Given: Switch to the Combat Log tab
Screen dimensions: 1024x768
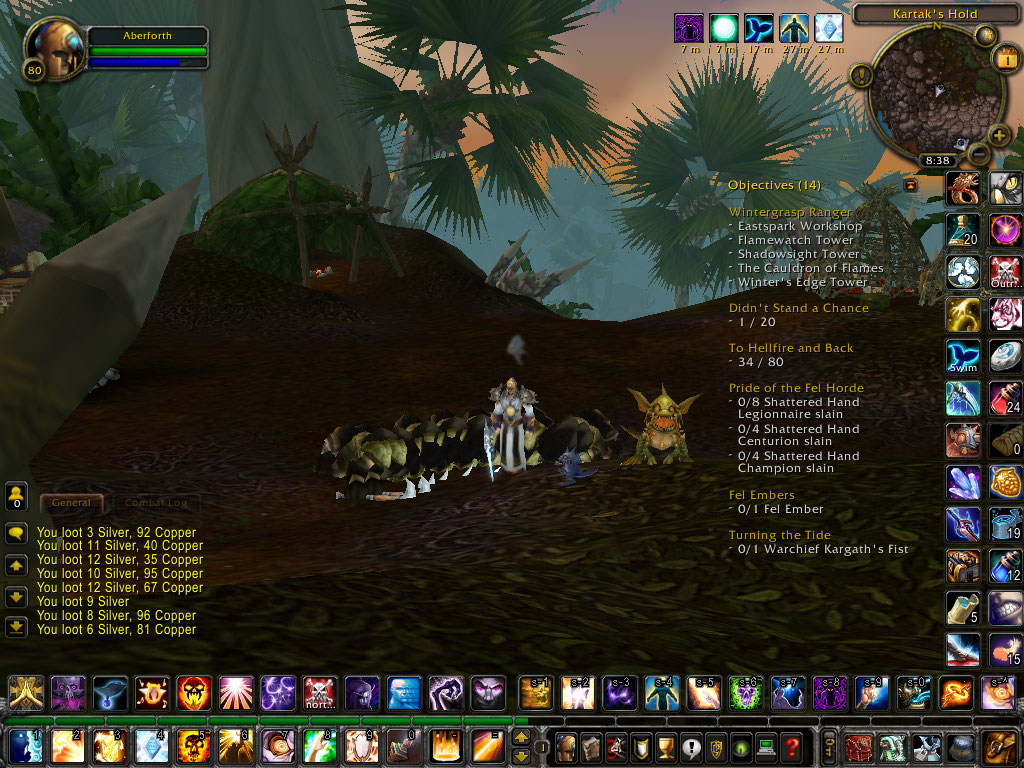Looking at the screenshot, I should click(156, 502).
